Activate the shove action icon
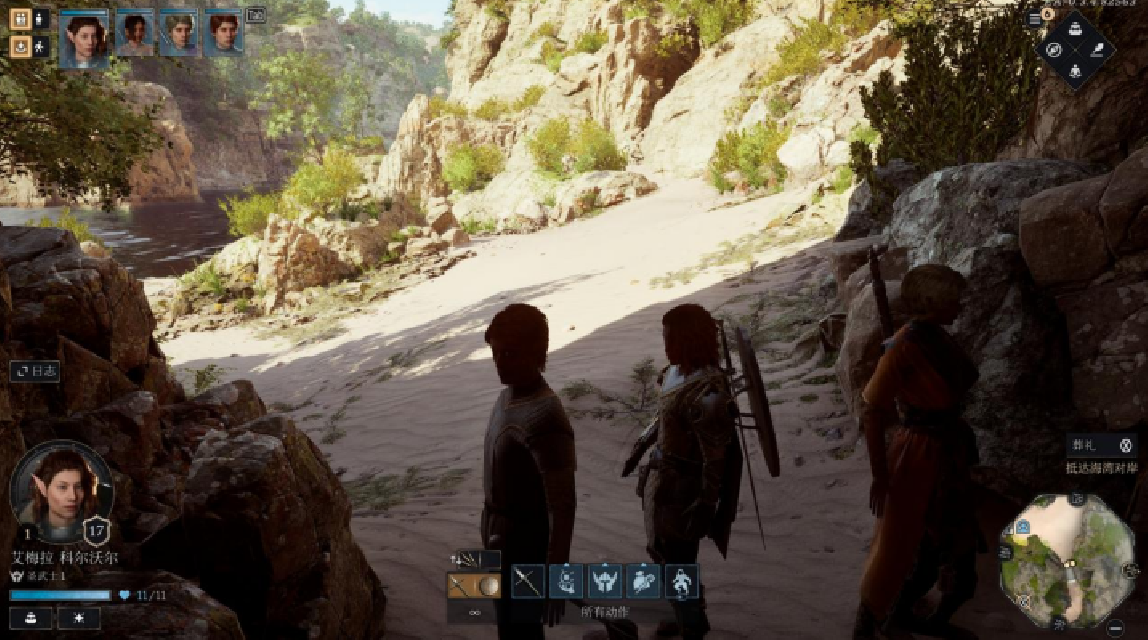This screenshot has height=640, width=1148. coord(643,581)
